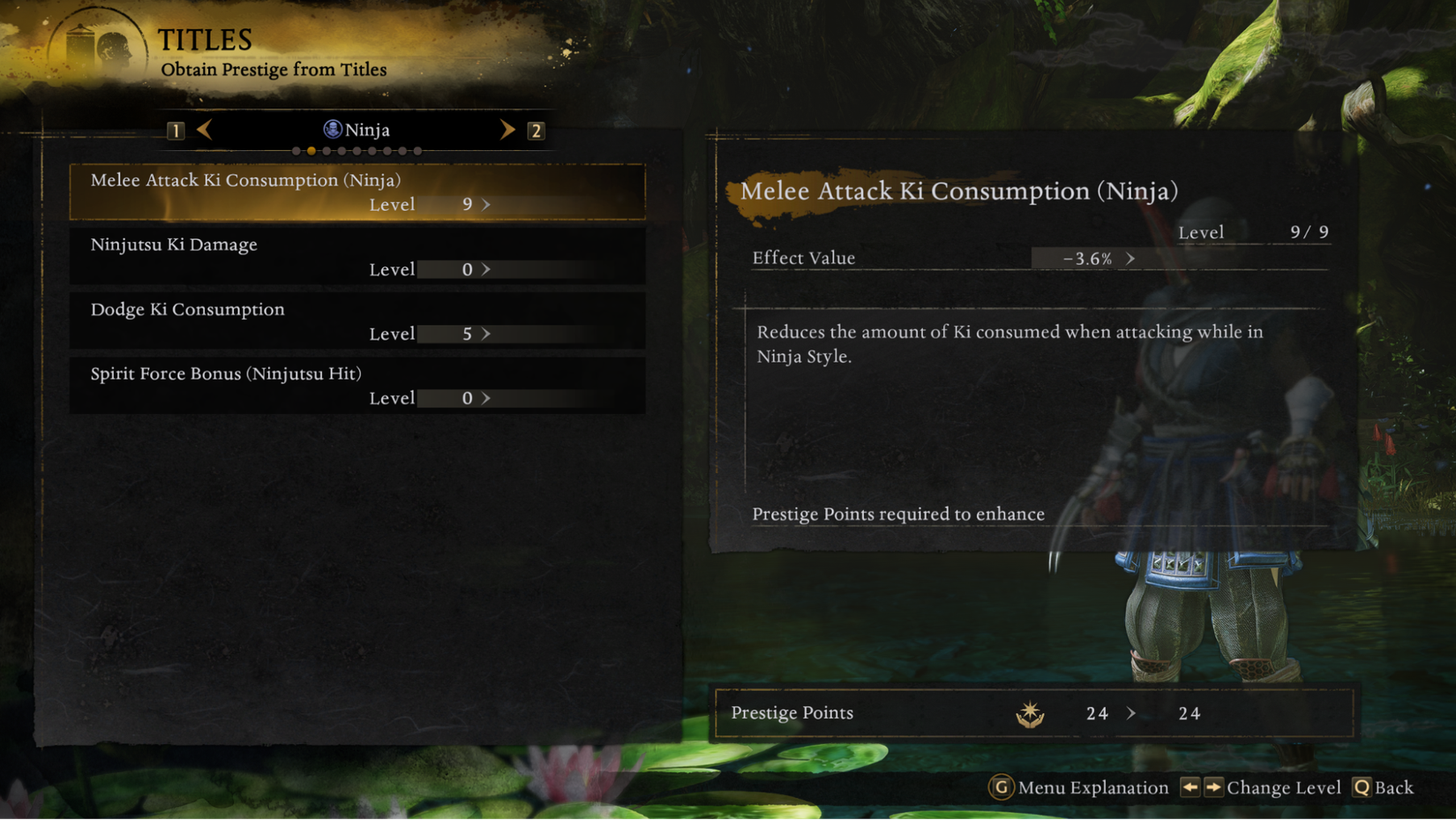Go to previous title category with left arrow
Viewport: 1456px width, 820px height.
pos(205,130)
